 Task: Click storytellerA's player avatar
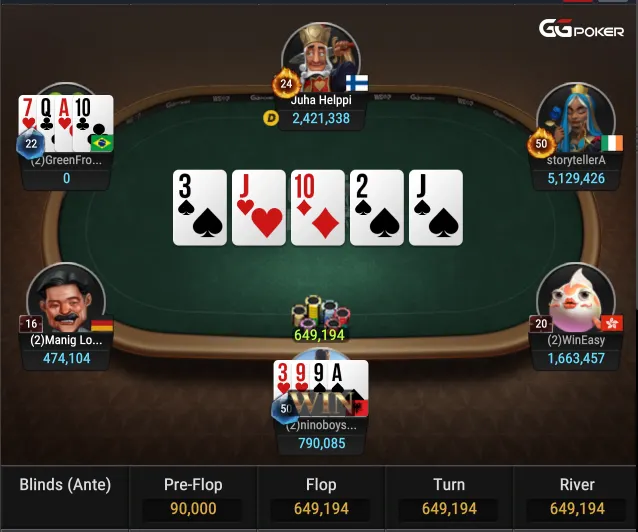[574, 117]
